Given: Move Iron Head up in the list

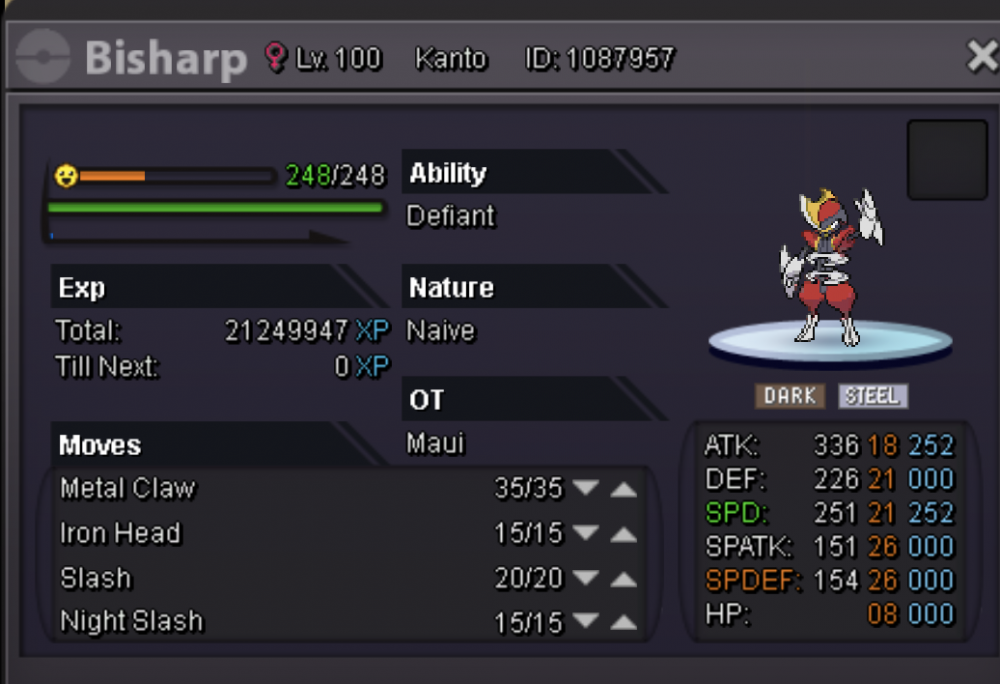Looking at the screenshot, I should click(x=623, y=534).
